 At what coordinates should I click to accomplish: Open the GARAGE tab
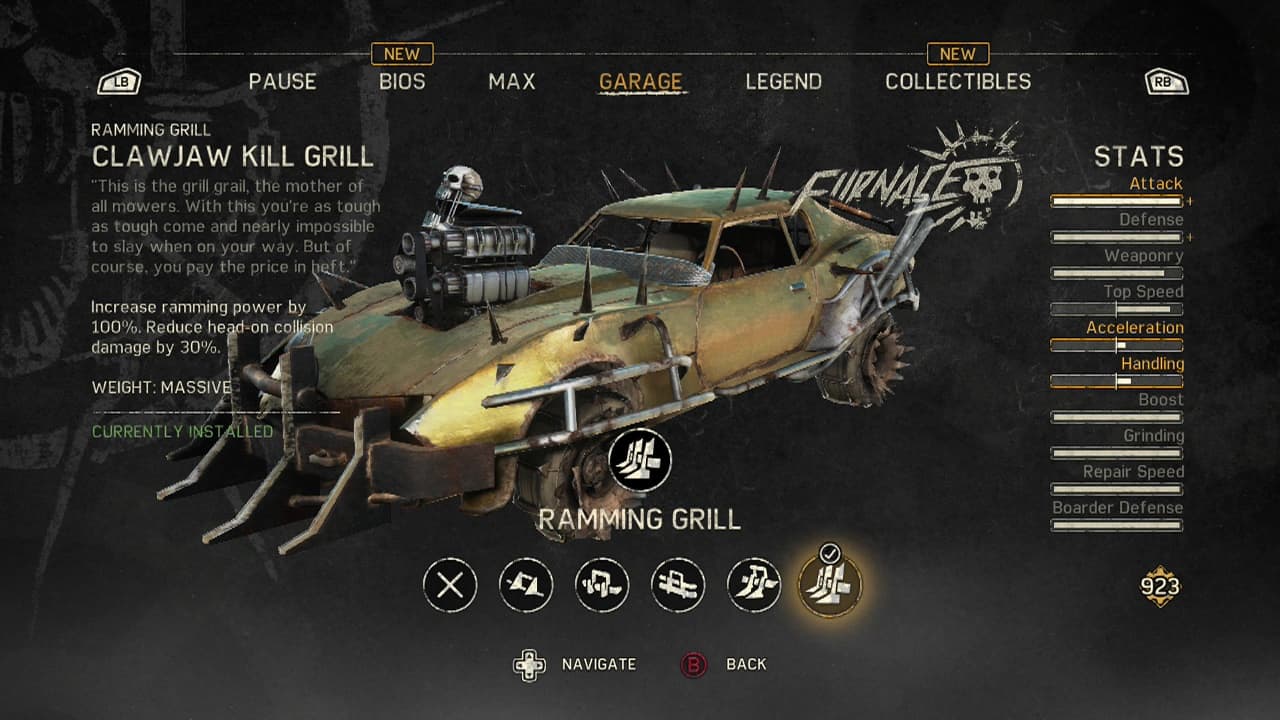pos(641,82)
